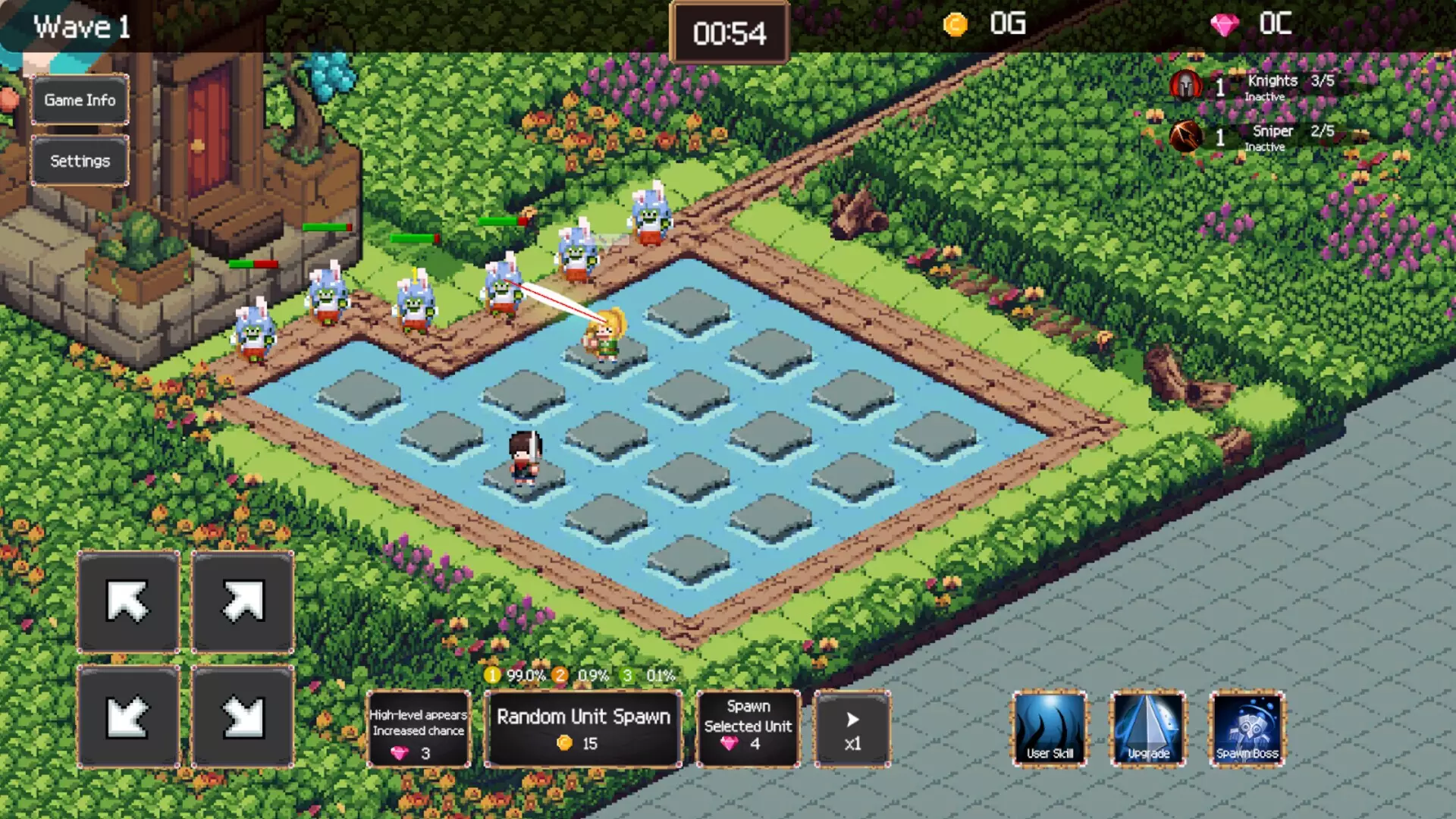Viewport: 1456px width, 819px height.
Task: Open the Settings menu
Action: point(79,160)
